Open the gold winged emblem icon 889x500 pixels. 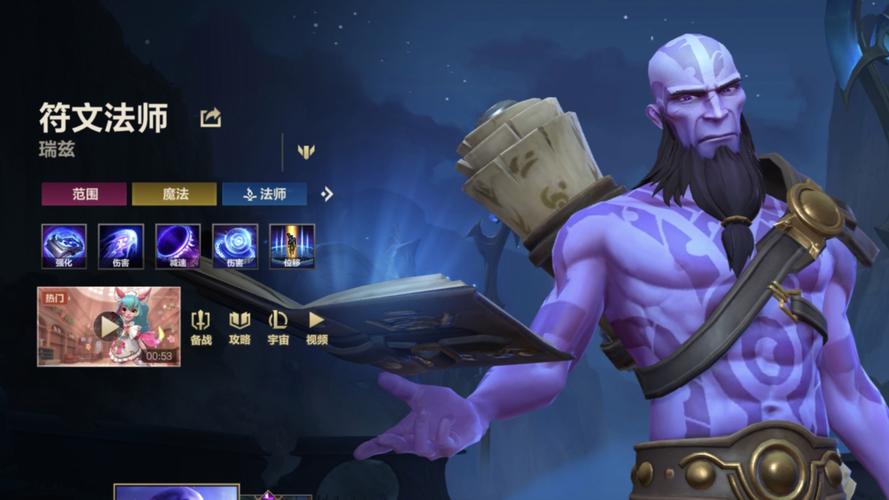pos(306,152)
